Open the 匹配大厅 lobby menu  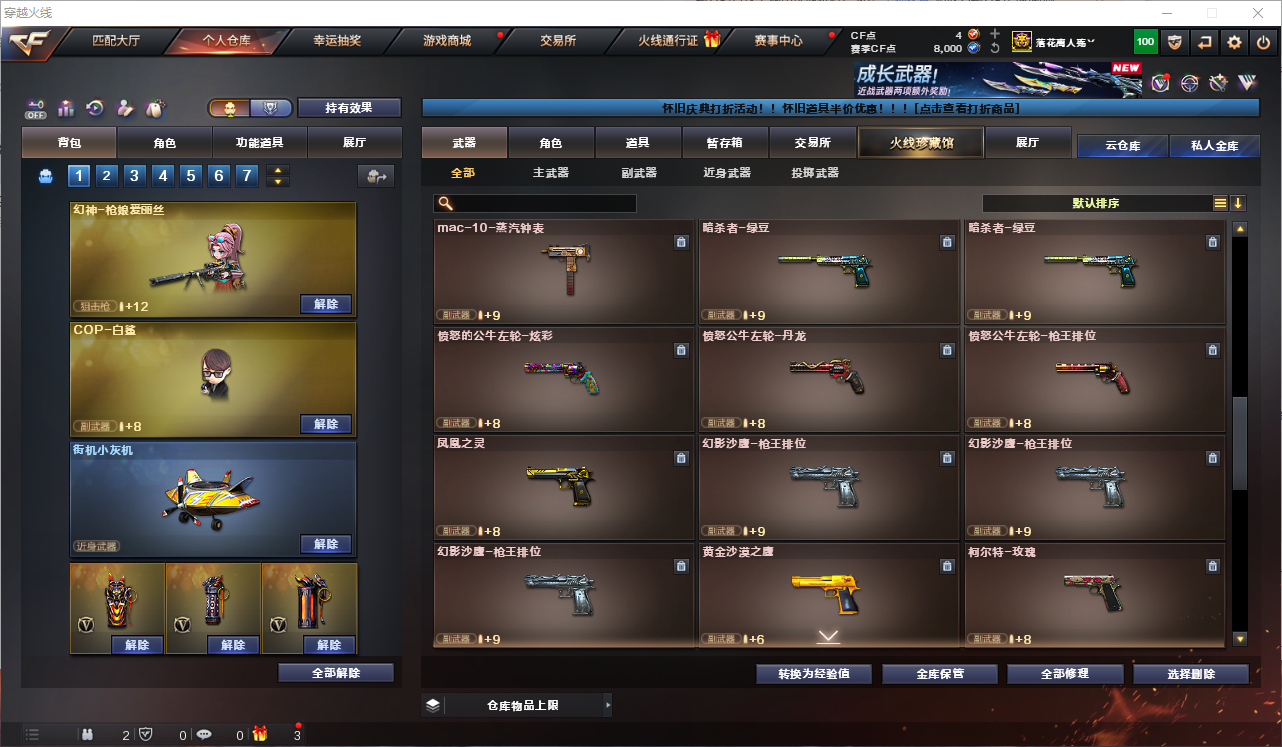click(116, 41)
